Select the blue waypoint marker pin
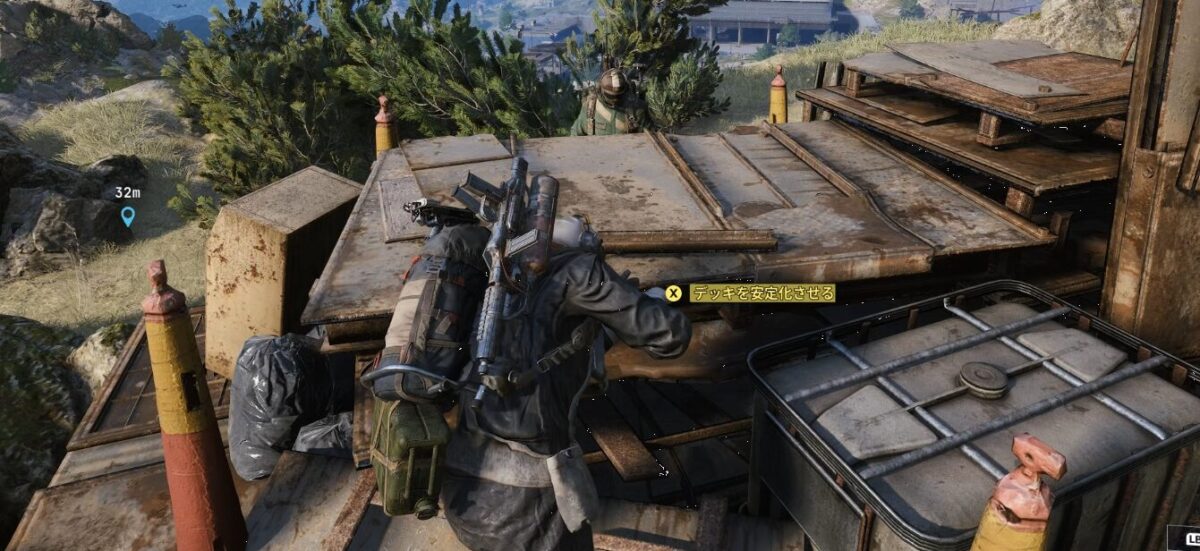 click(x=127, y=215)
